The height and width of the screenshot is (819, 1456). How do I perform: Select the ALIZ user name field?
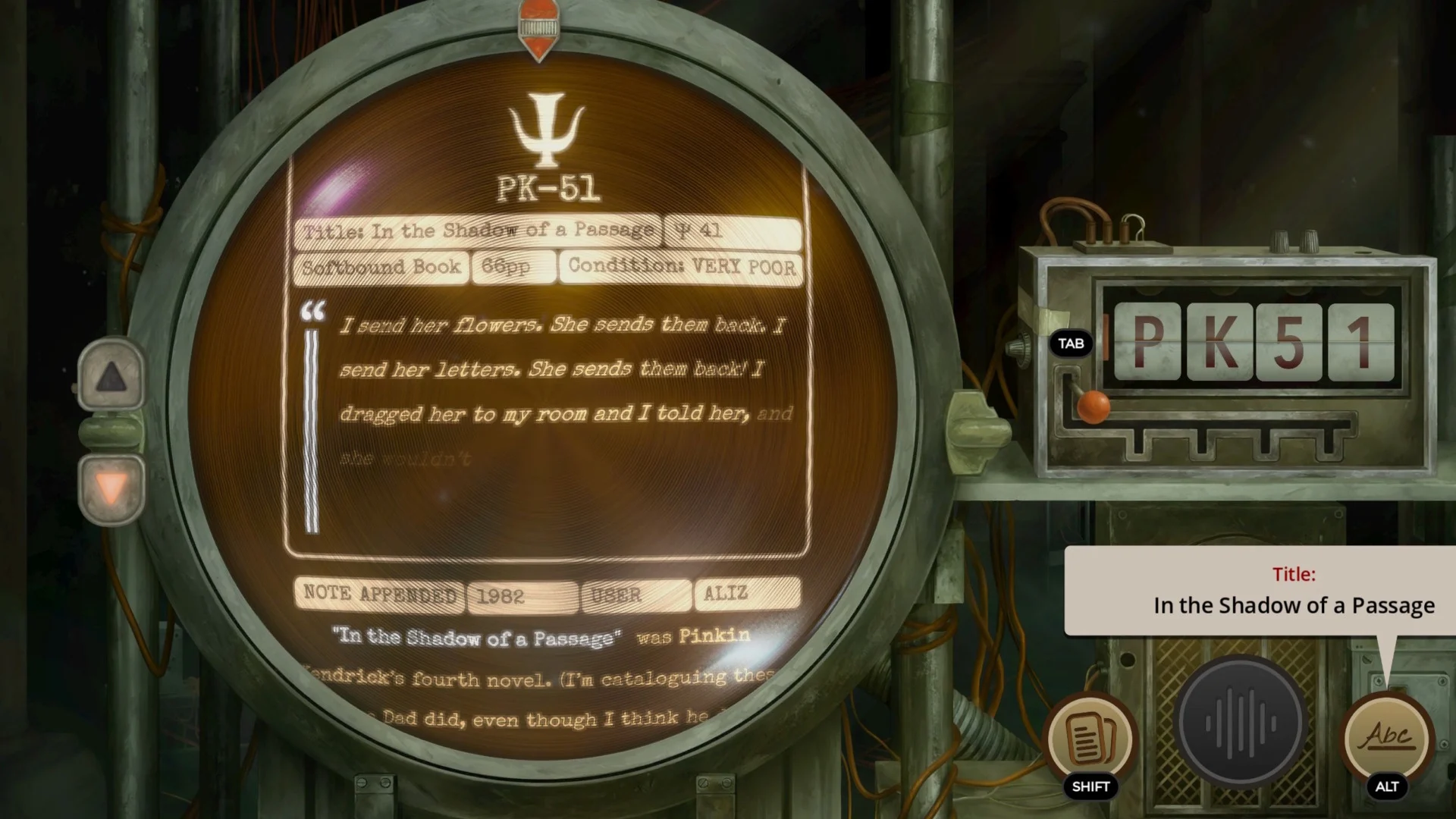pos(746,594)
